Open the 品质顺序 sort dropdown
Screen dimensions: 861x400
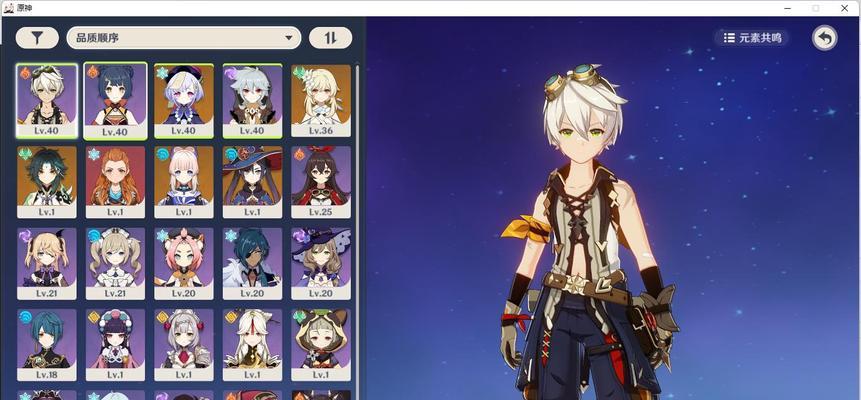[184, 38]
